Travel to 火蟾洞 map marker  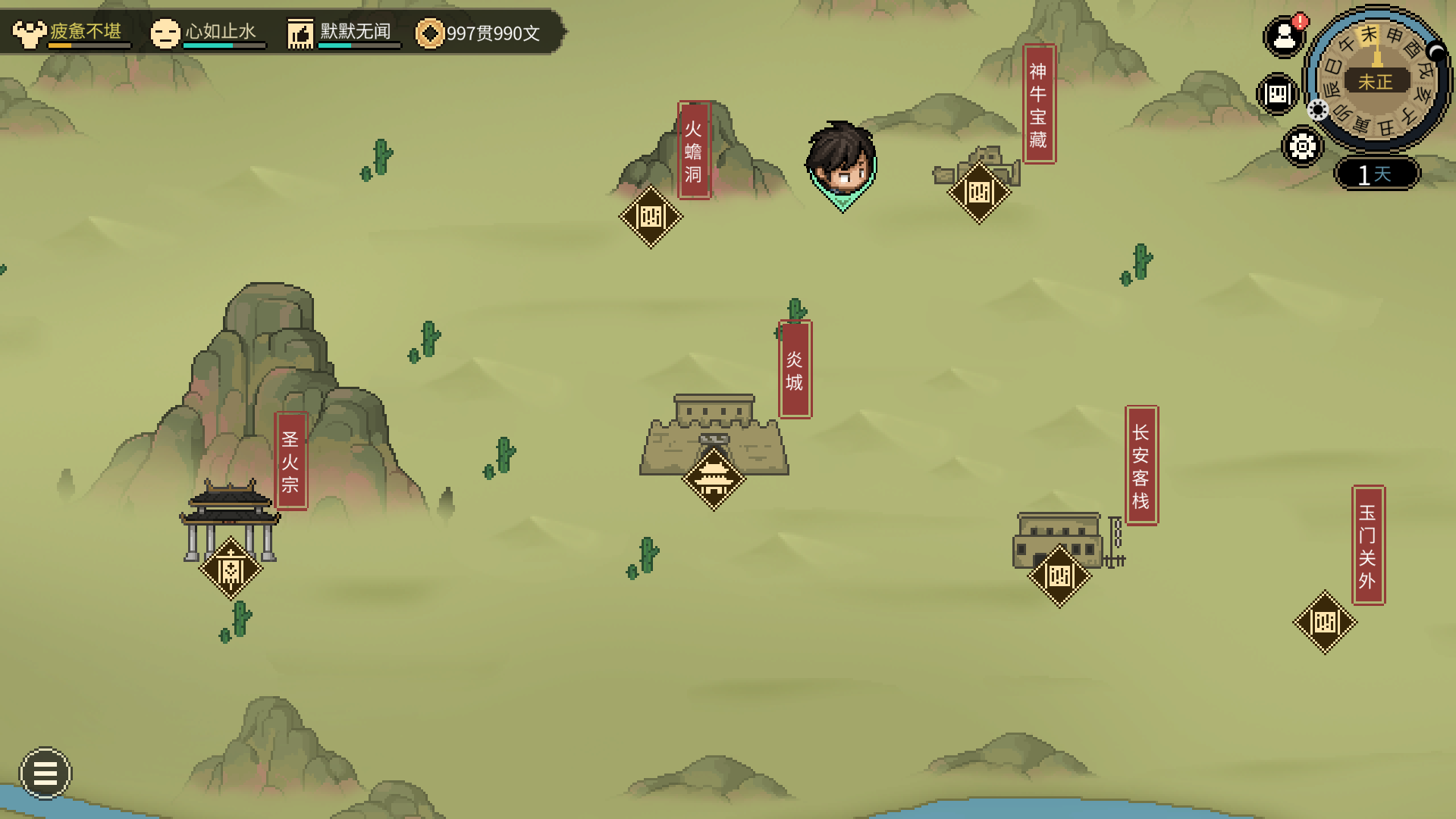coord(651,217)
